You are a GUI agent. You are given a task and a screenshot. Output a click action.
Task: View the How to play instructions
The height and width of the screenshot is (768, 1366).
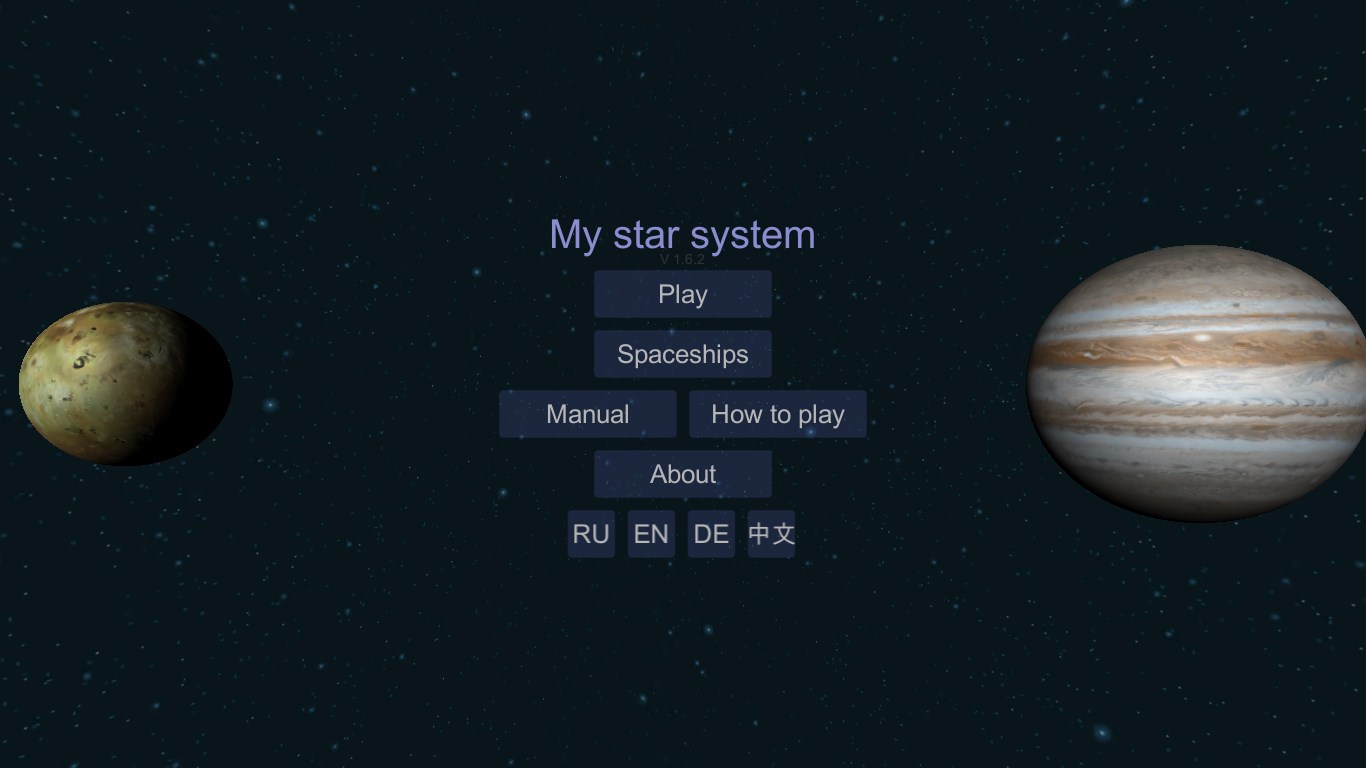tap(778, 414)
